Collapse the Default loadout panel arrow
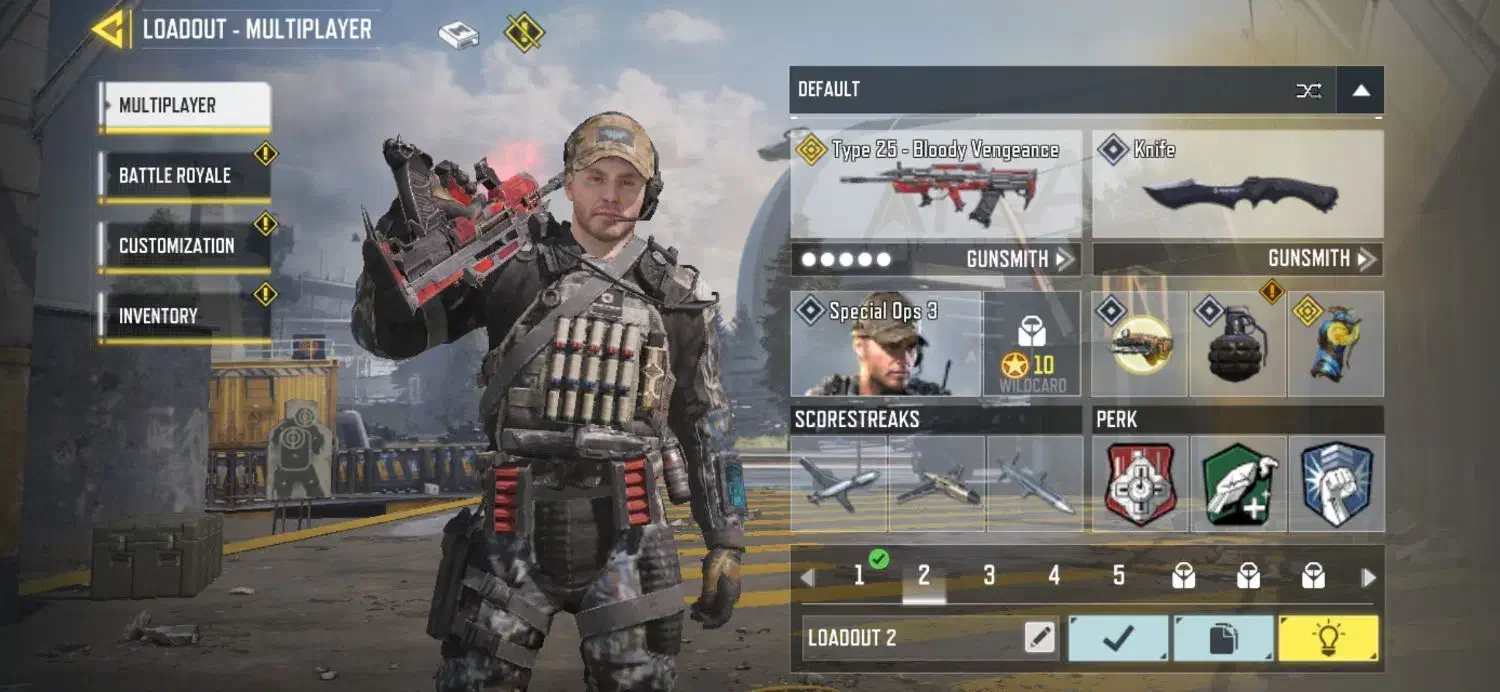The width and height of the screenshot is (1500, 692). pyautogui.click(x=1360, y=90)
